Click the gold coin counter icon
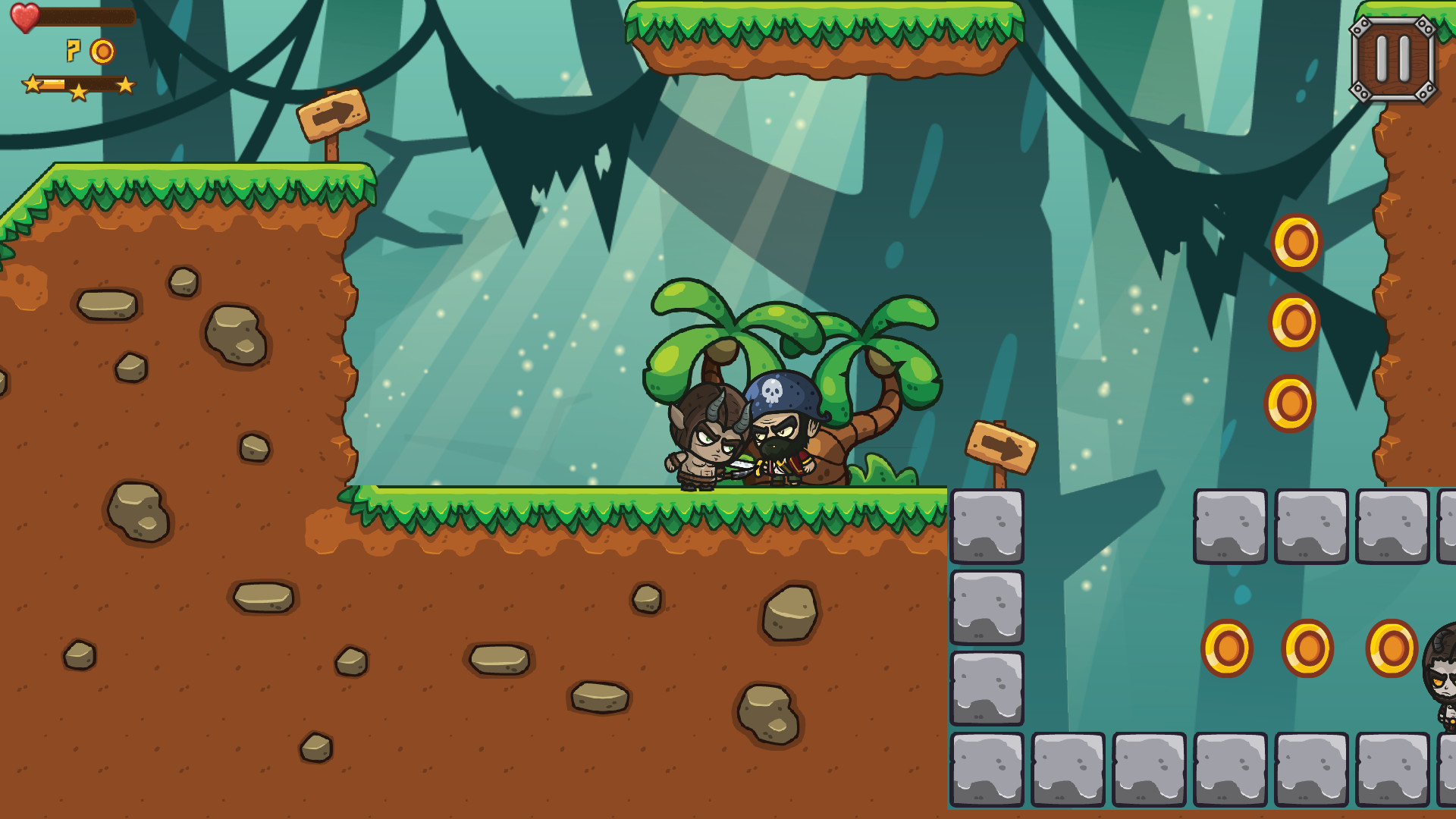Viewport: 1456px width, 819px height. click(x=102, y=52)
